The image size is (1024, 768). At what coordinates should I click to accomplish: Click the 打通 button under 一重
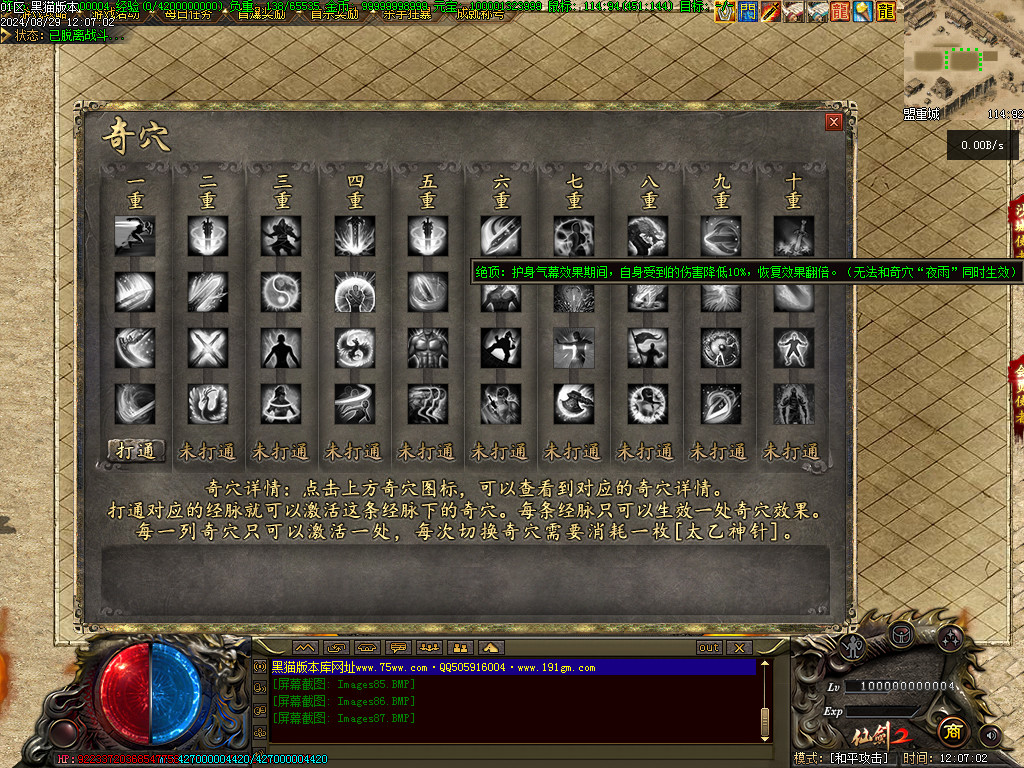coord(136,451)
